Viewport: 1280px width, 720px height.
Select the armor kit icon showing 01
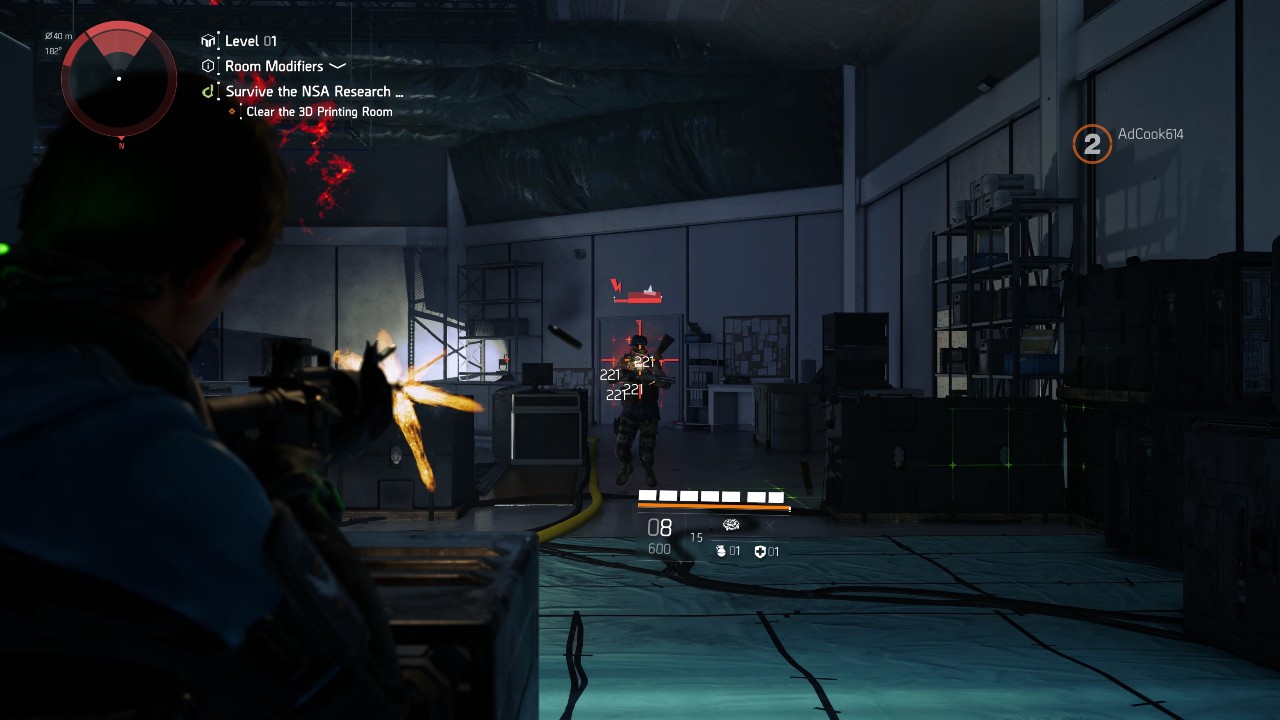coord(761,551)
